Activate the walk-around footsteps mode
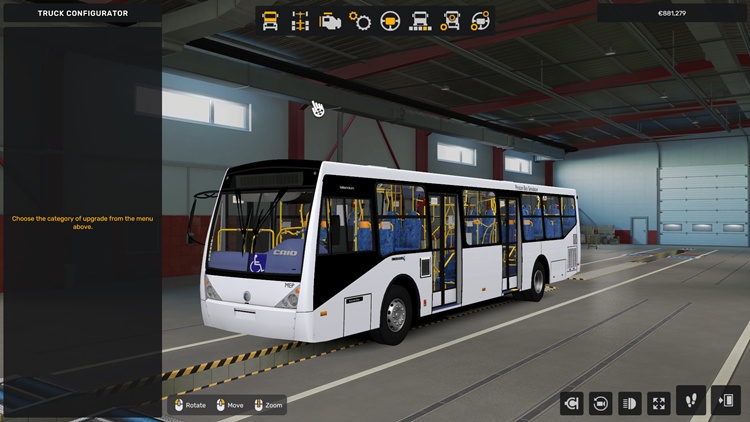This screenshot has width=750, height=422. tap(691, 401)
